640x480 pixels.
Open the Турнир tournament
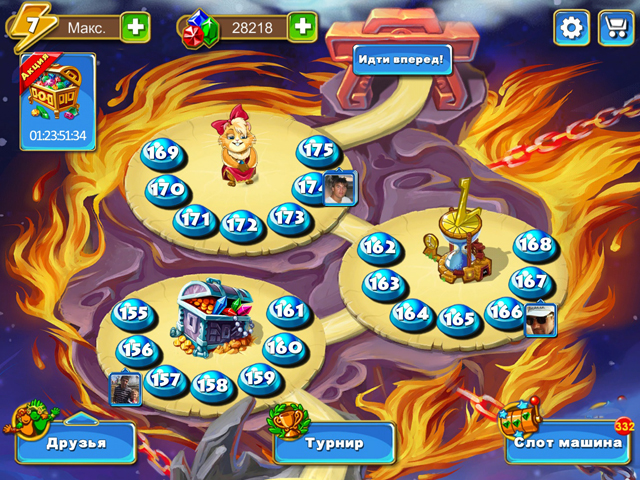tap(333, 441)
